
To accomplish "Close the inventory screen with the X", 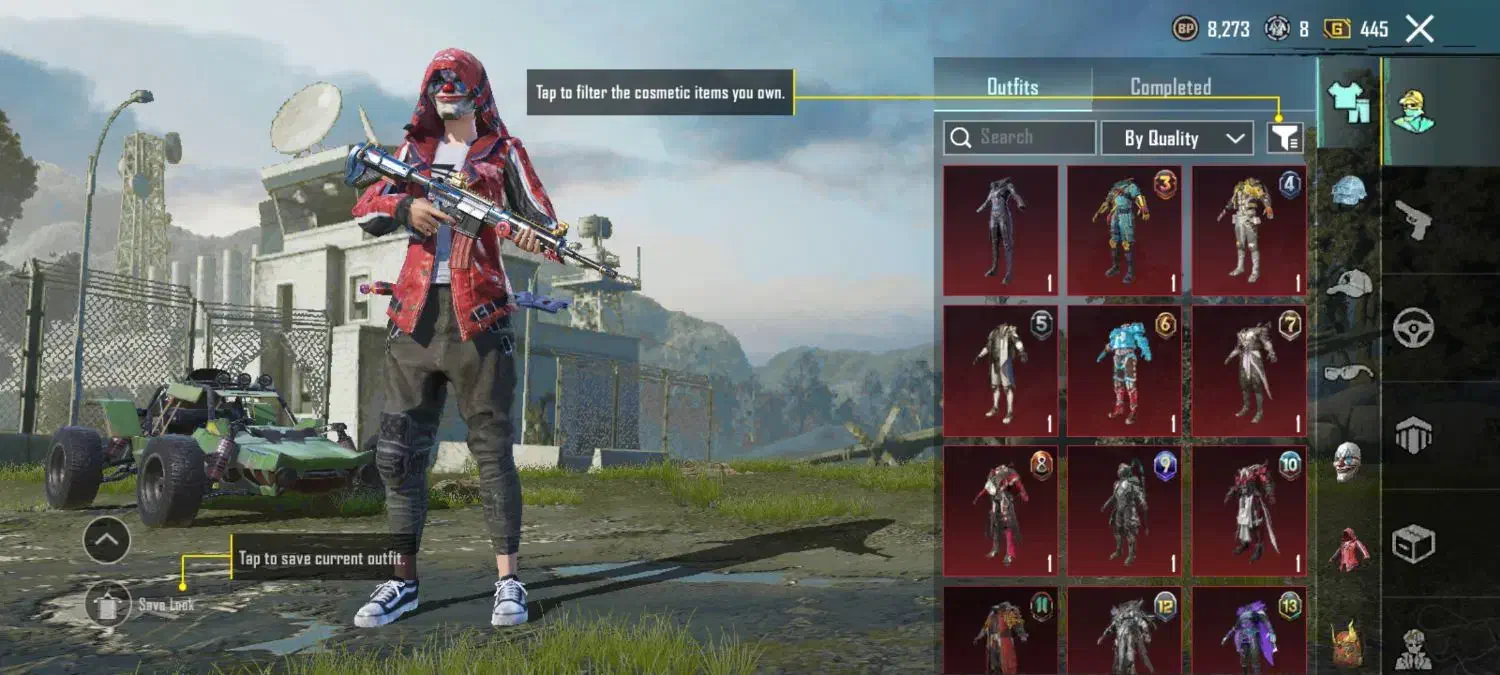I will 1420,29.
